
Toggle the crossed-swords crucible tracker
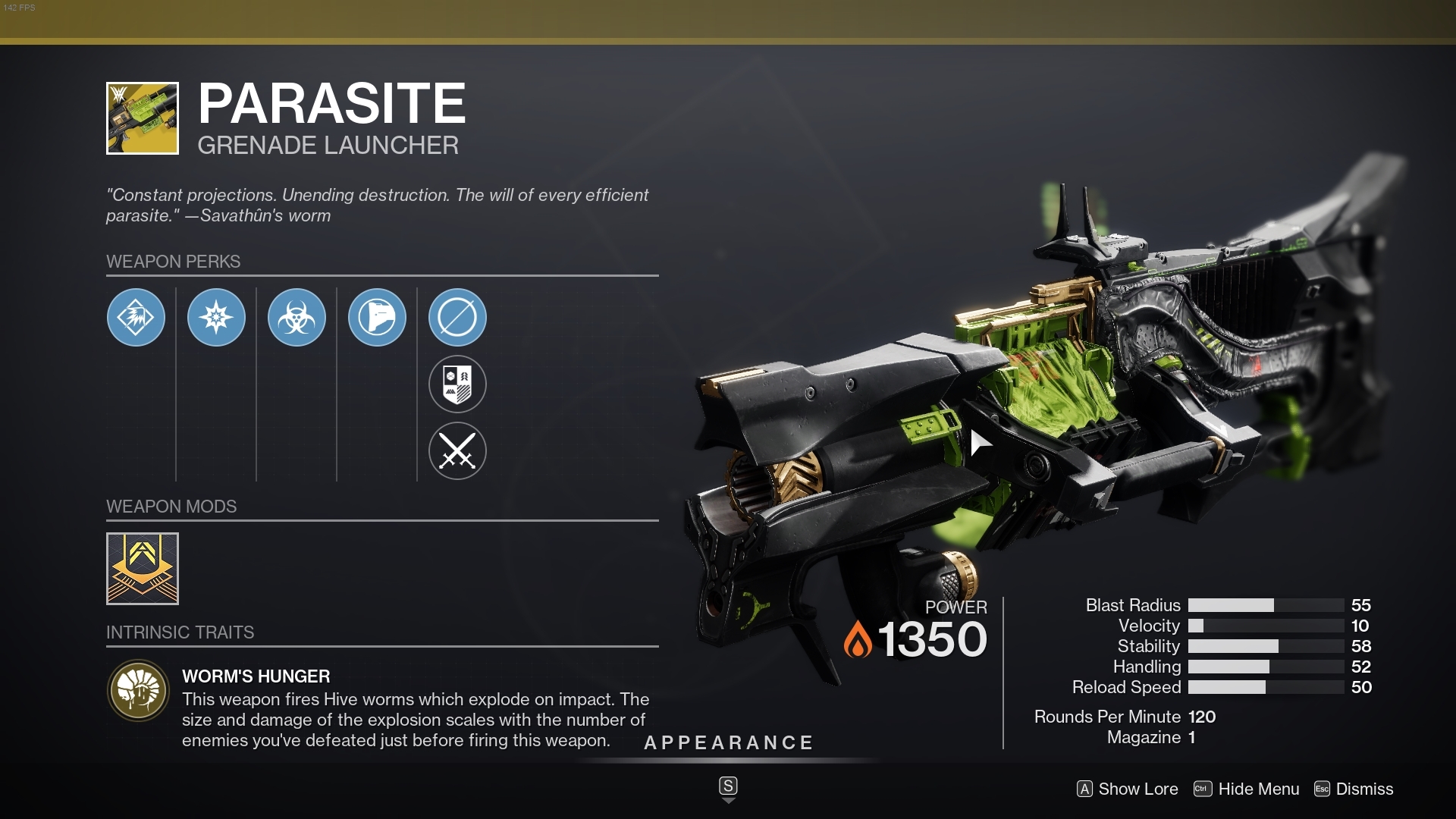point(457,451)
